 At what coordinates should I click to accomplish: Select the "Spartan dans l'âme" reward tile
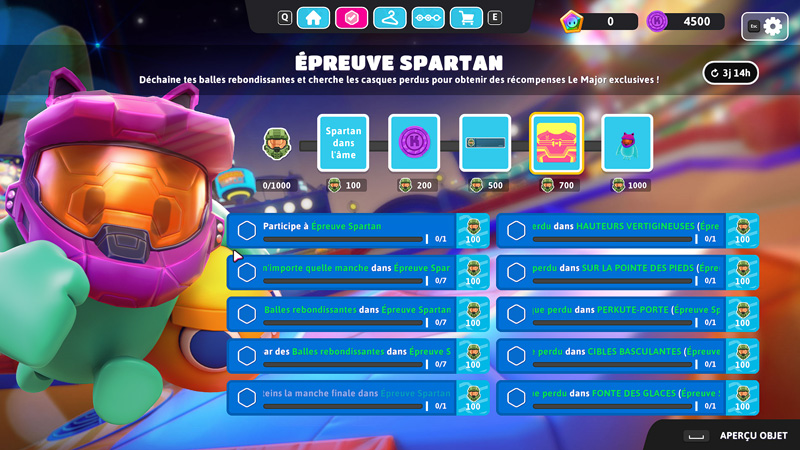[x=343, y=144]
